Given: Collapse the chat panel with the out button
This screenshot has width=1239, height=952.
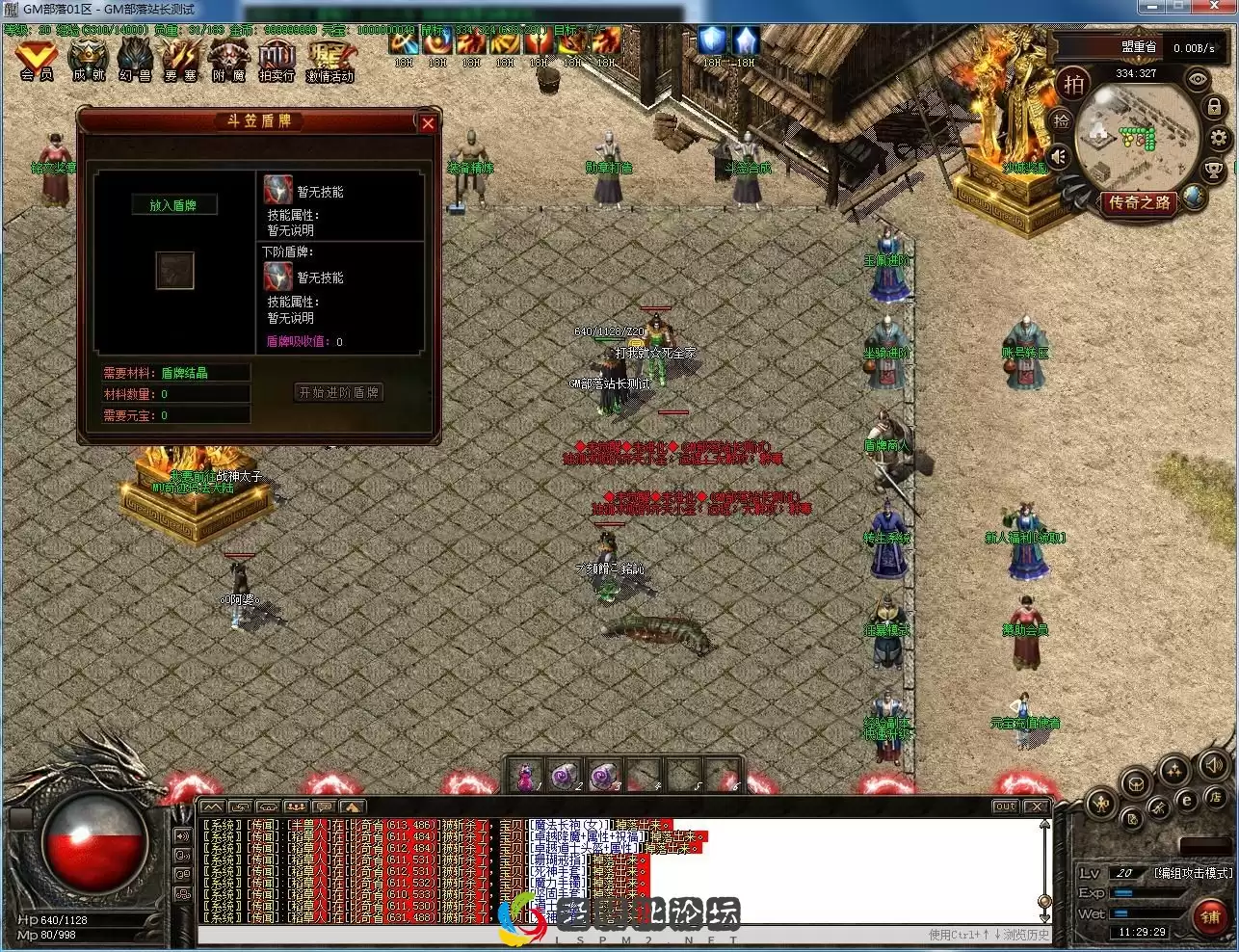Looking at the screenshot, I should coord(1004,807).
